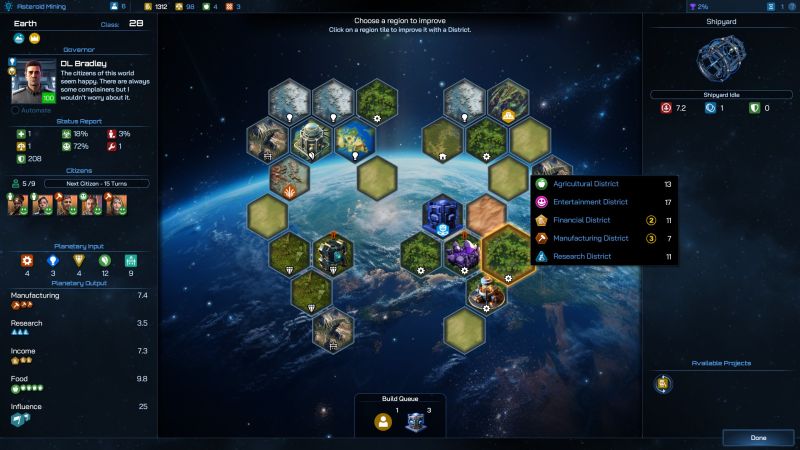The width and height of the screenshot is (800, 450).
Task: Click the gold crown icon under Earth
Action: coord(33,38)
